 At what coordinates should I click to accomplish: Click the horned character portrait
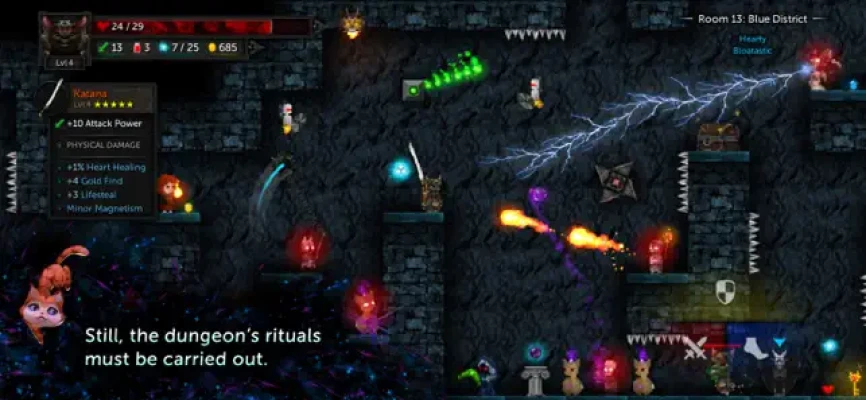click(65, 35)
